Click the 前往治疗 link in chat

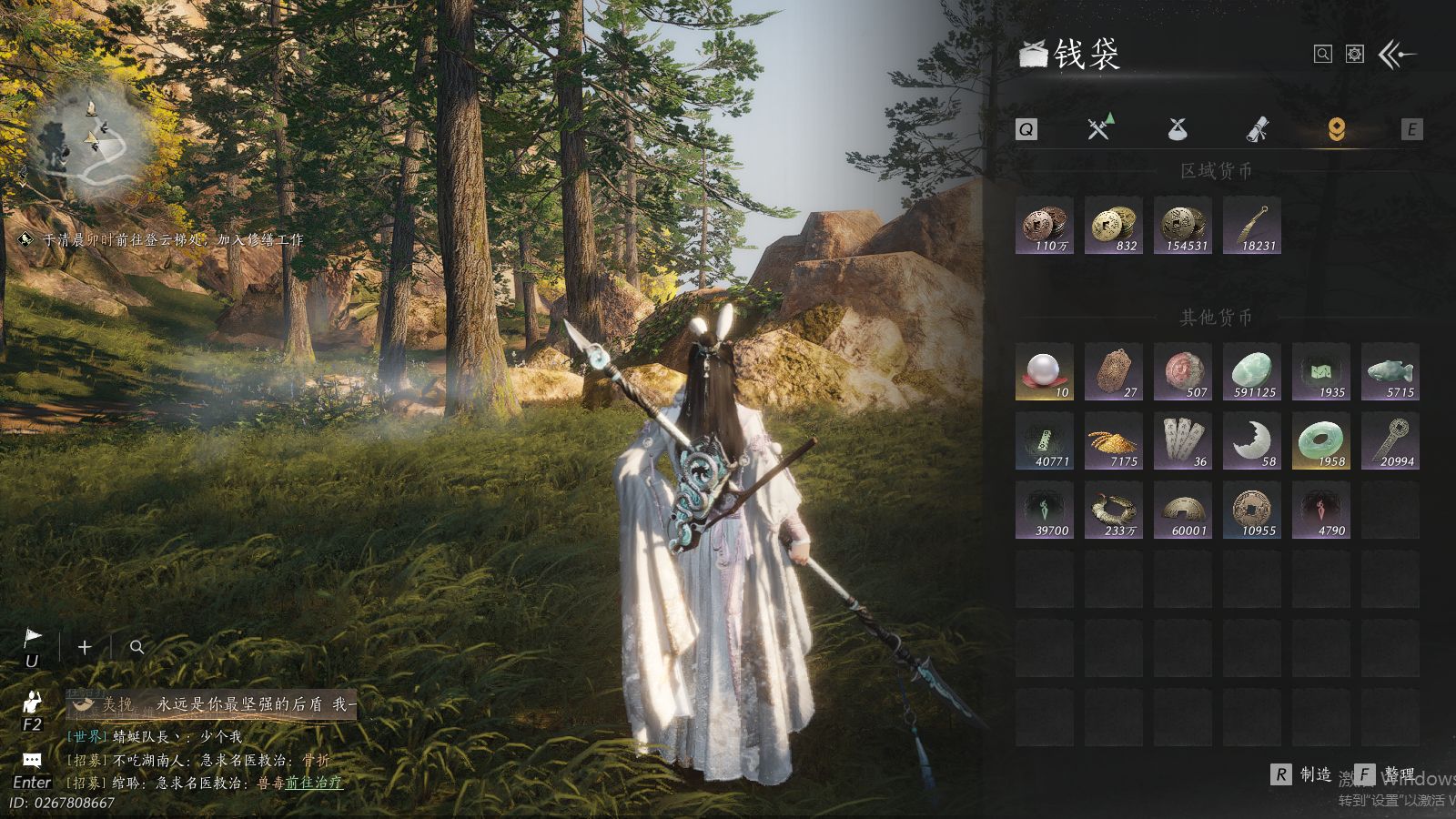(x=314, y=782)
